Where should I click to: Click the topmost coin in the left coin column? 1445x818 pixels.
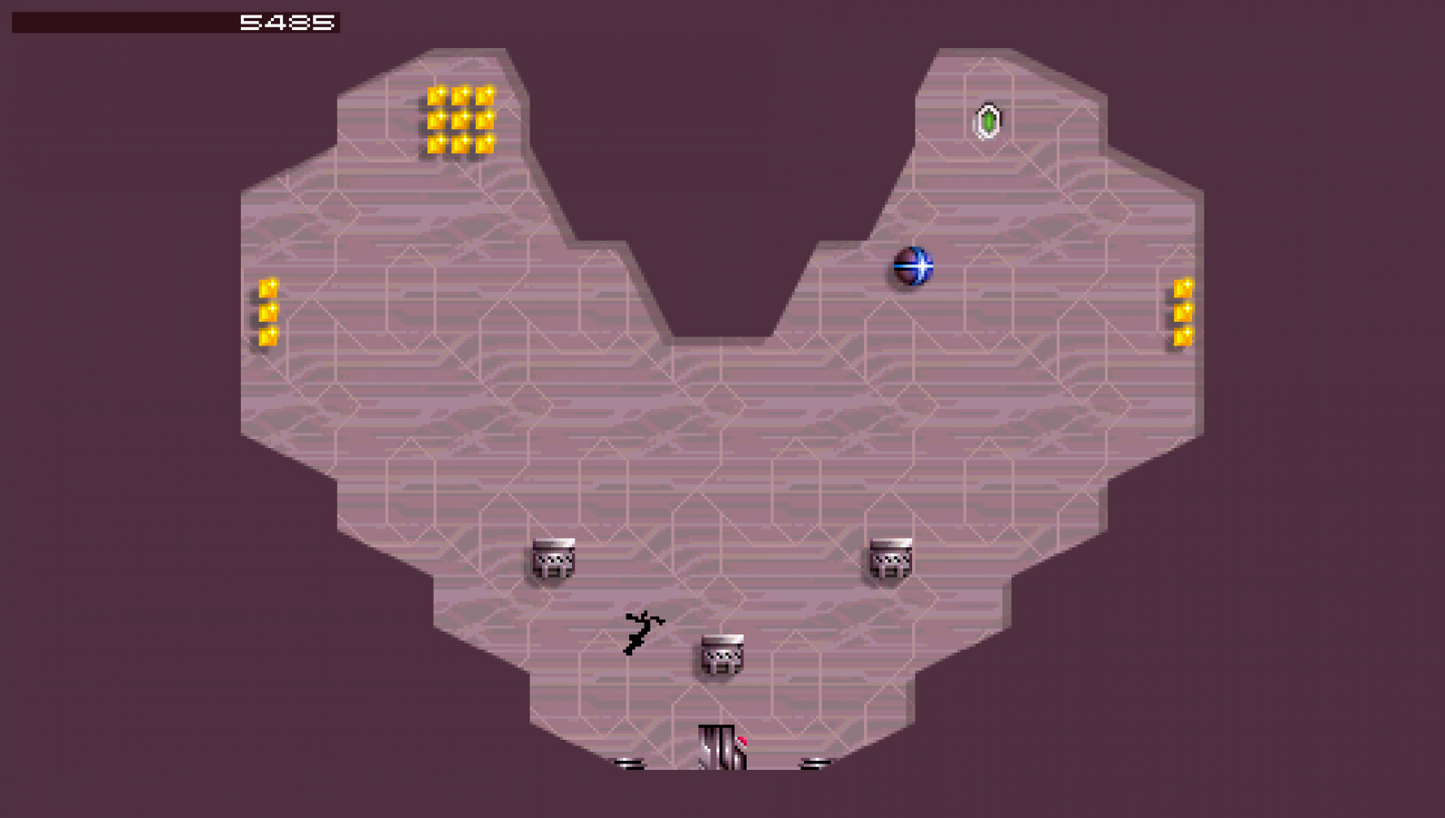[x=265, y=287]
